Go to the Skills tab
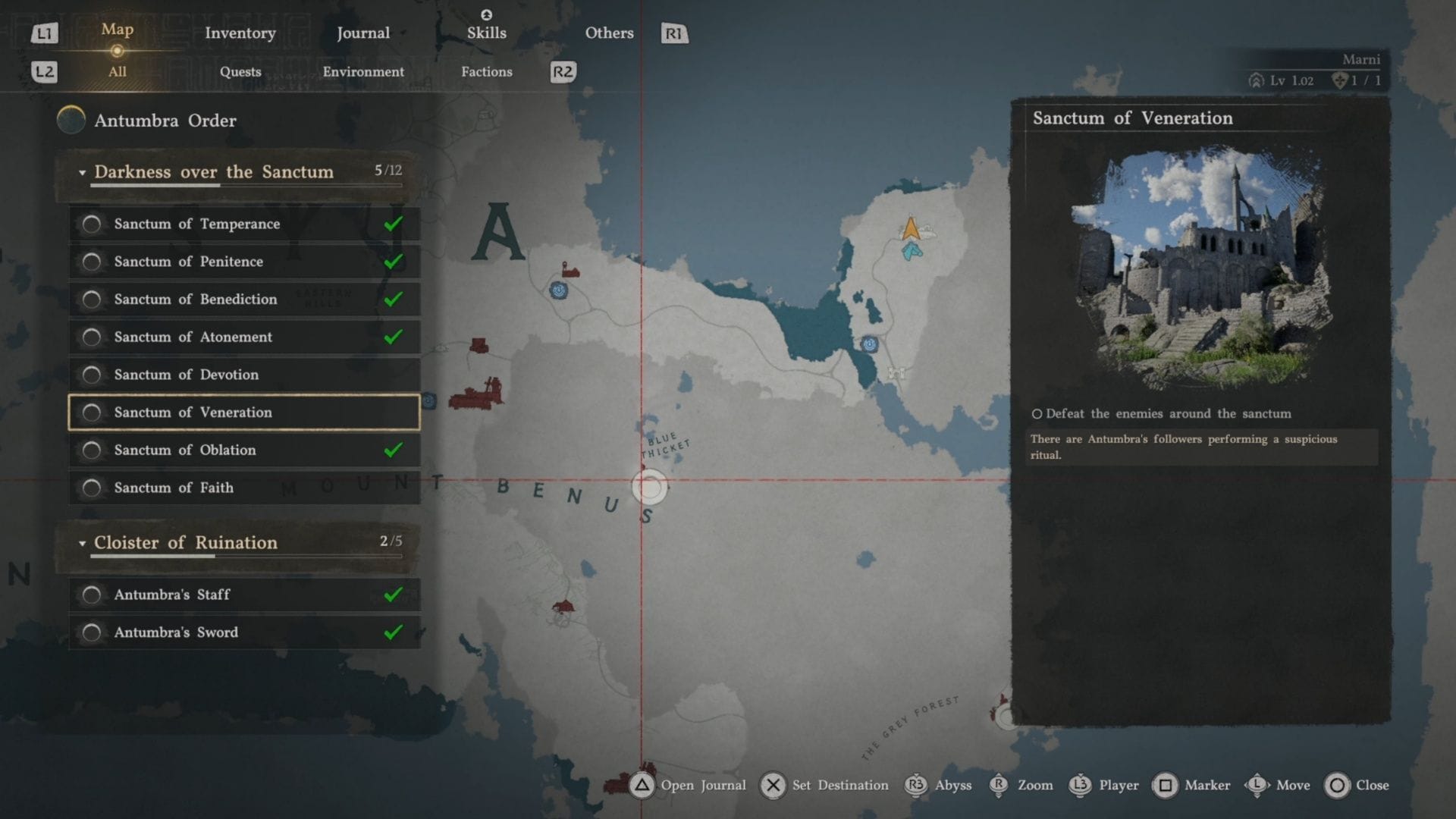The height and width of the screenshot is (819, 1456). (x=486, y=33)
